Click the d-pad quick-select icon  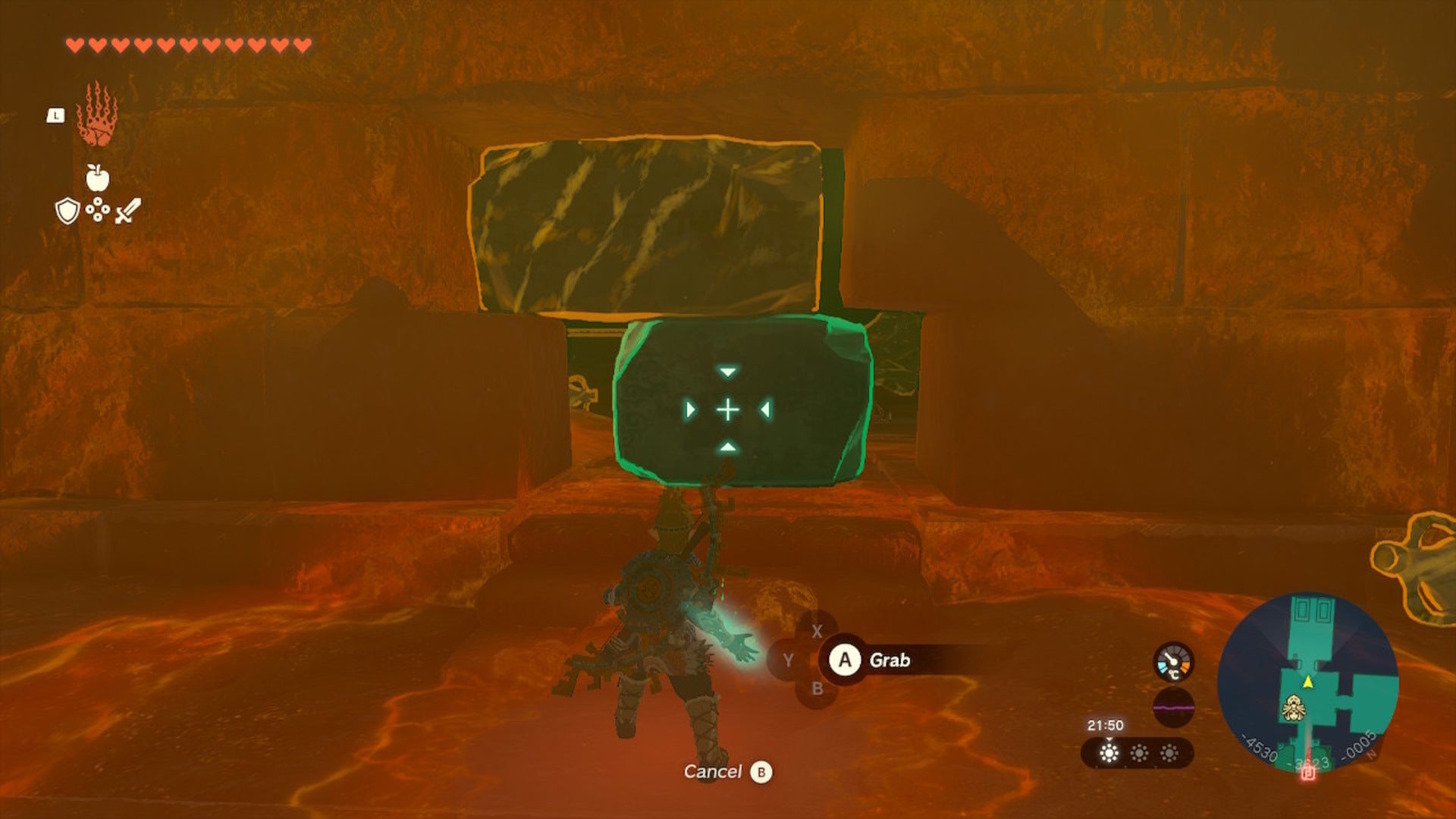click(x=97, y=209)
